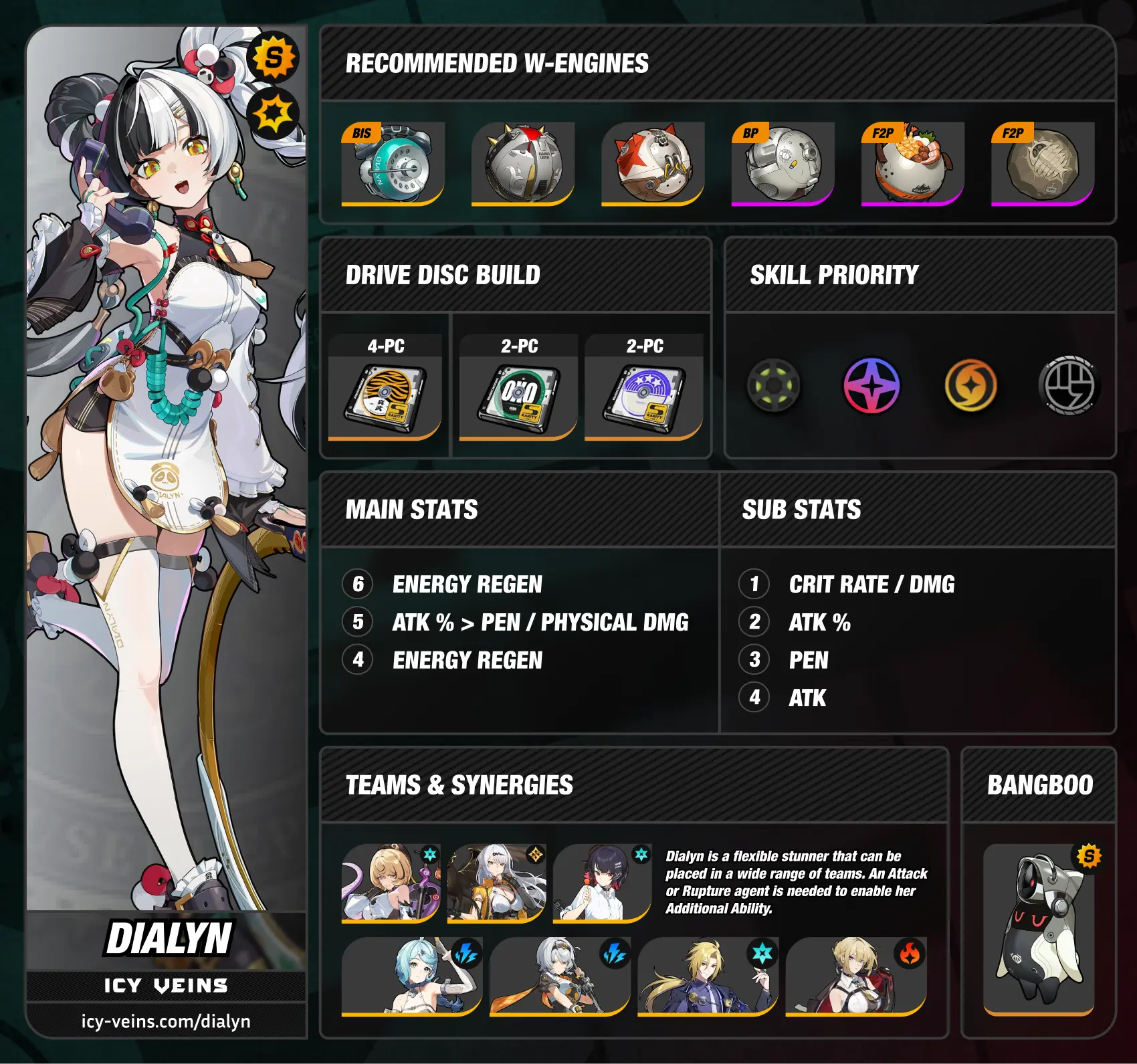
Task: Choose the F2P food bowl W-Engine
Action: pyautogui.click(x=912, y=164)
